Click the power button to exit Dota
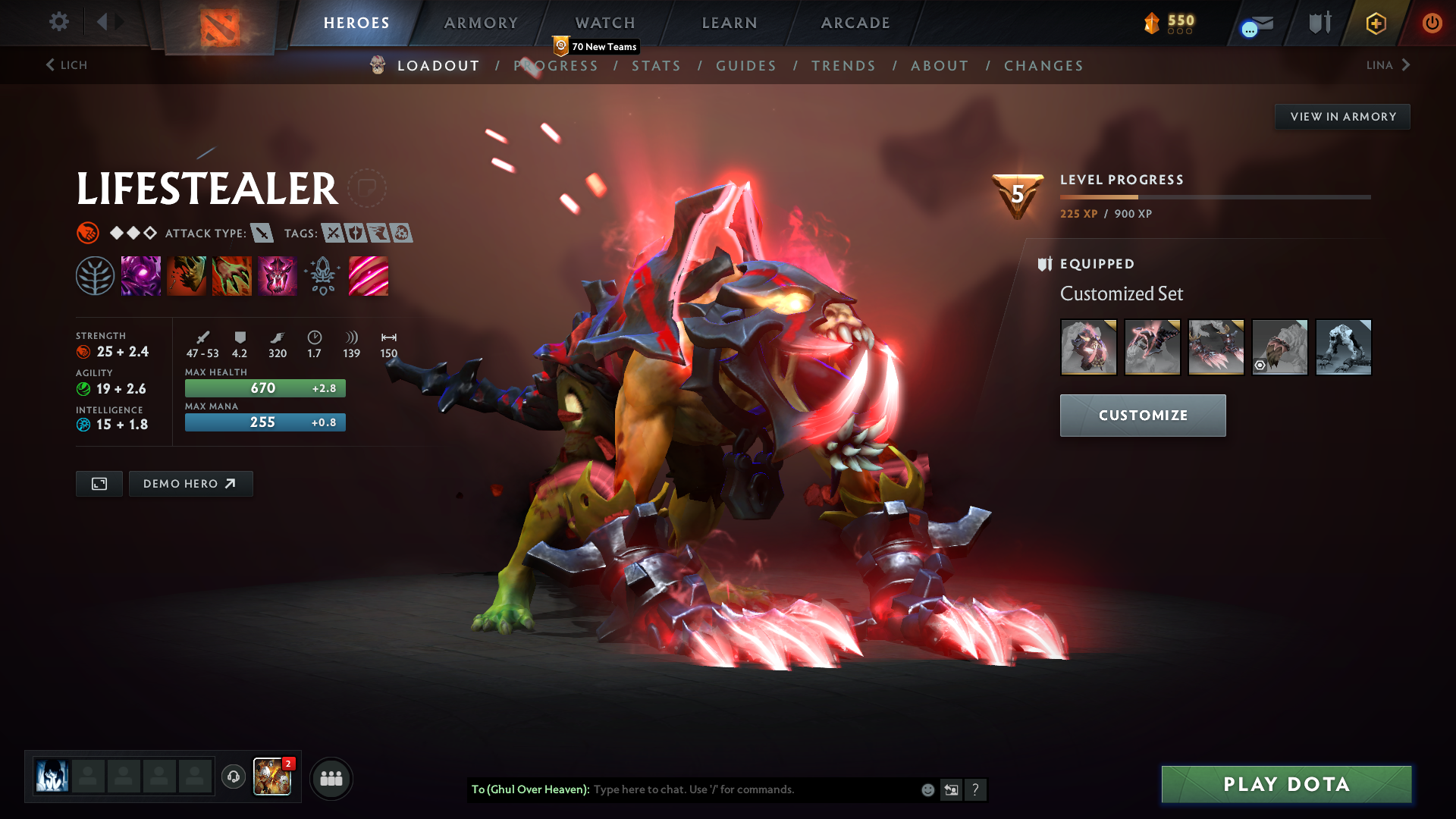This screenshot has height=819, width=1456. coord(1432,23)
